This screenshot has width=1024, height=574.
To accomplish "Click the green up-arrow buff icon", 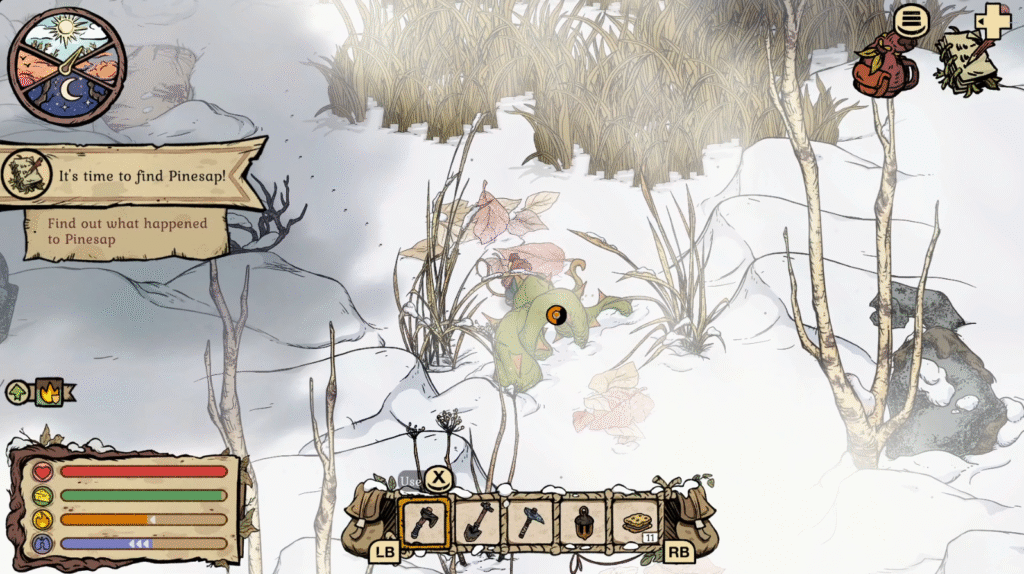I will pos(18,392).
